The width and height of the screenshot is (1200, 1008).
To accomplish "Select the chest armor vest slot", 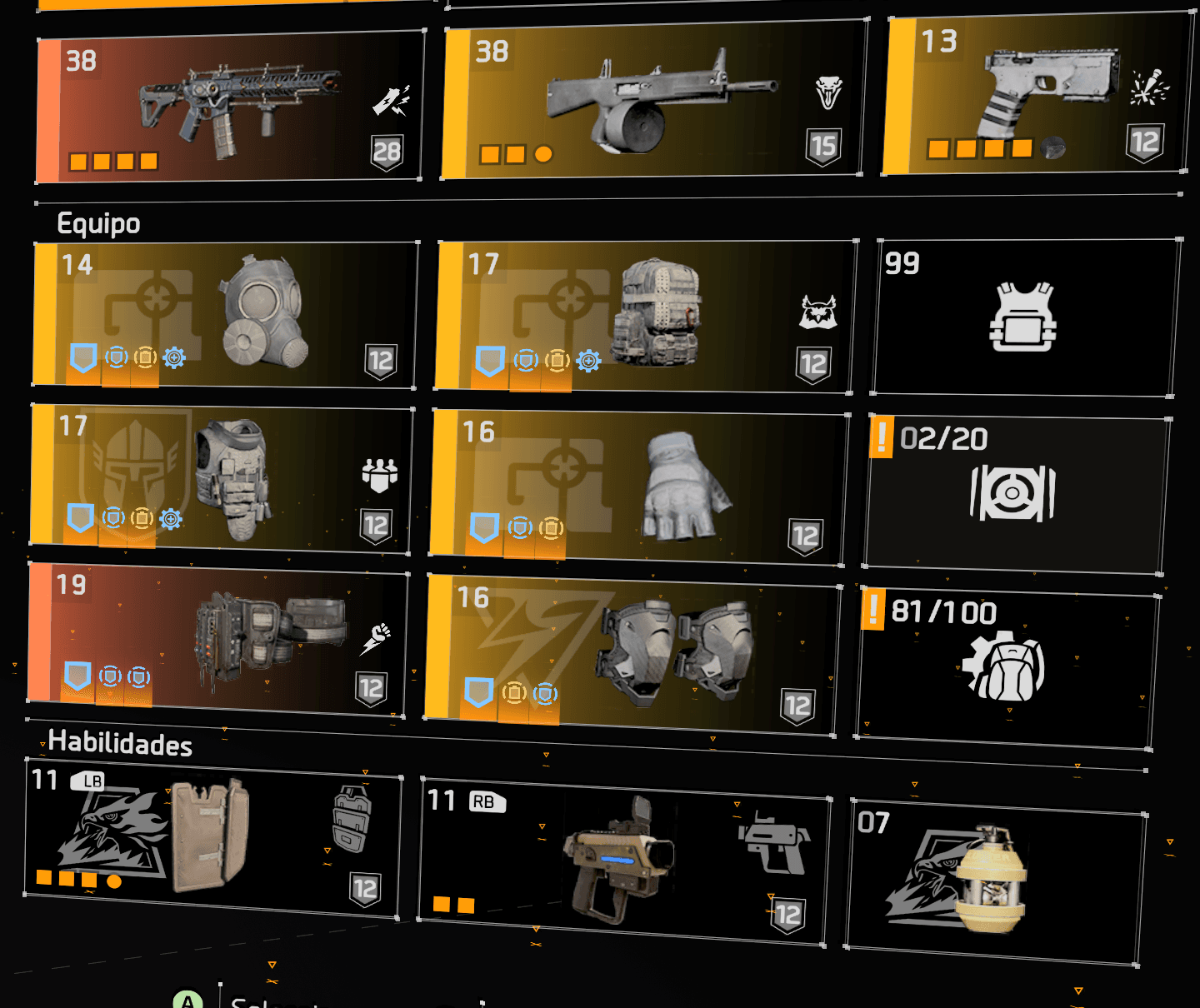I will click(221, 478).
